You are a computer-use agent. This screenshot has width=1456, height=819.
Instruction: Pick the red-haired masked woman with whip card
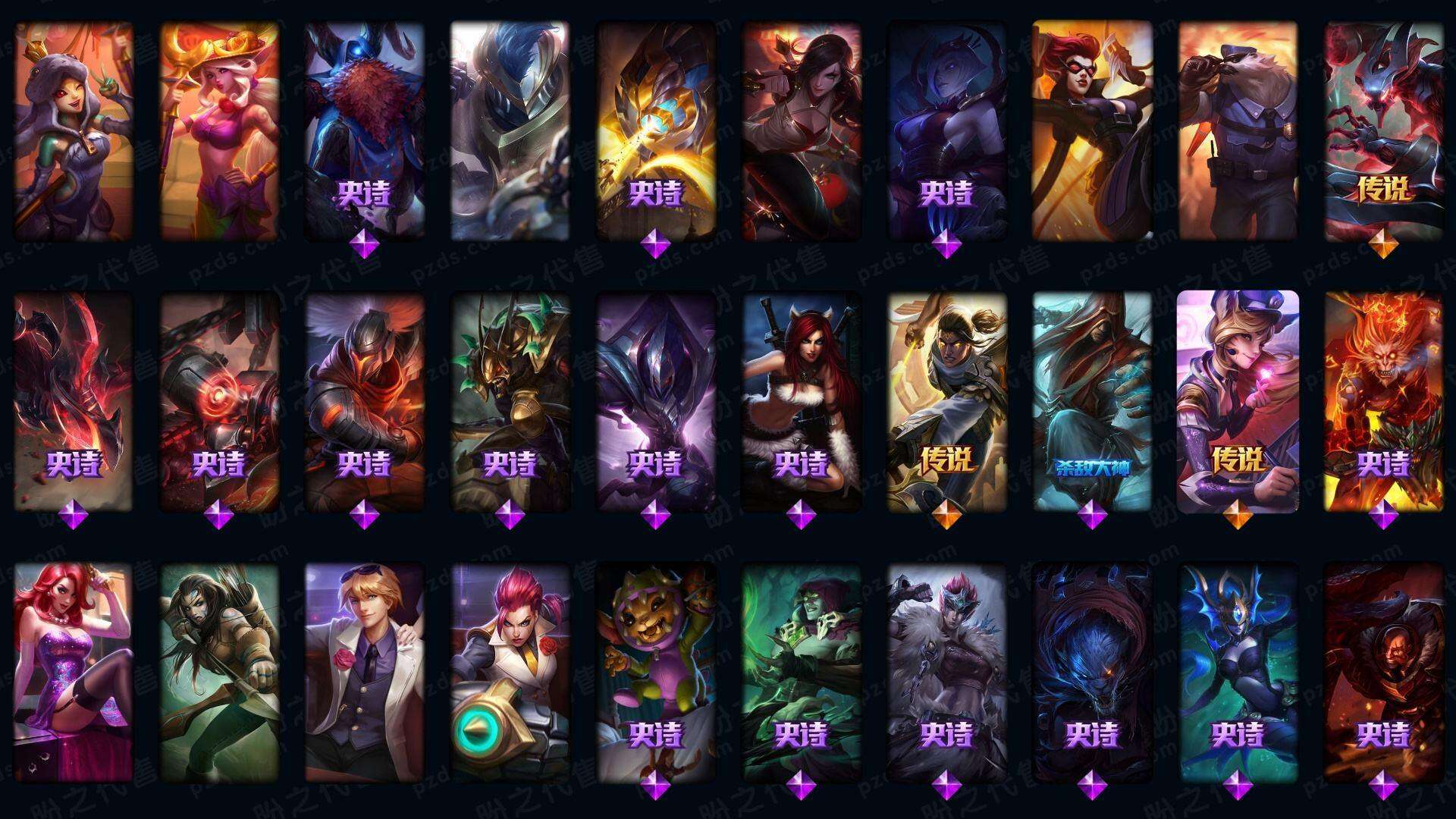(x=1092, y=130)
